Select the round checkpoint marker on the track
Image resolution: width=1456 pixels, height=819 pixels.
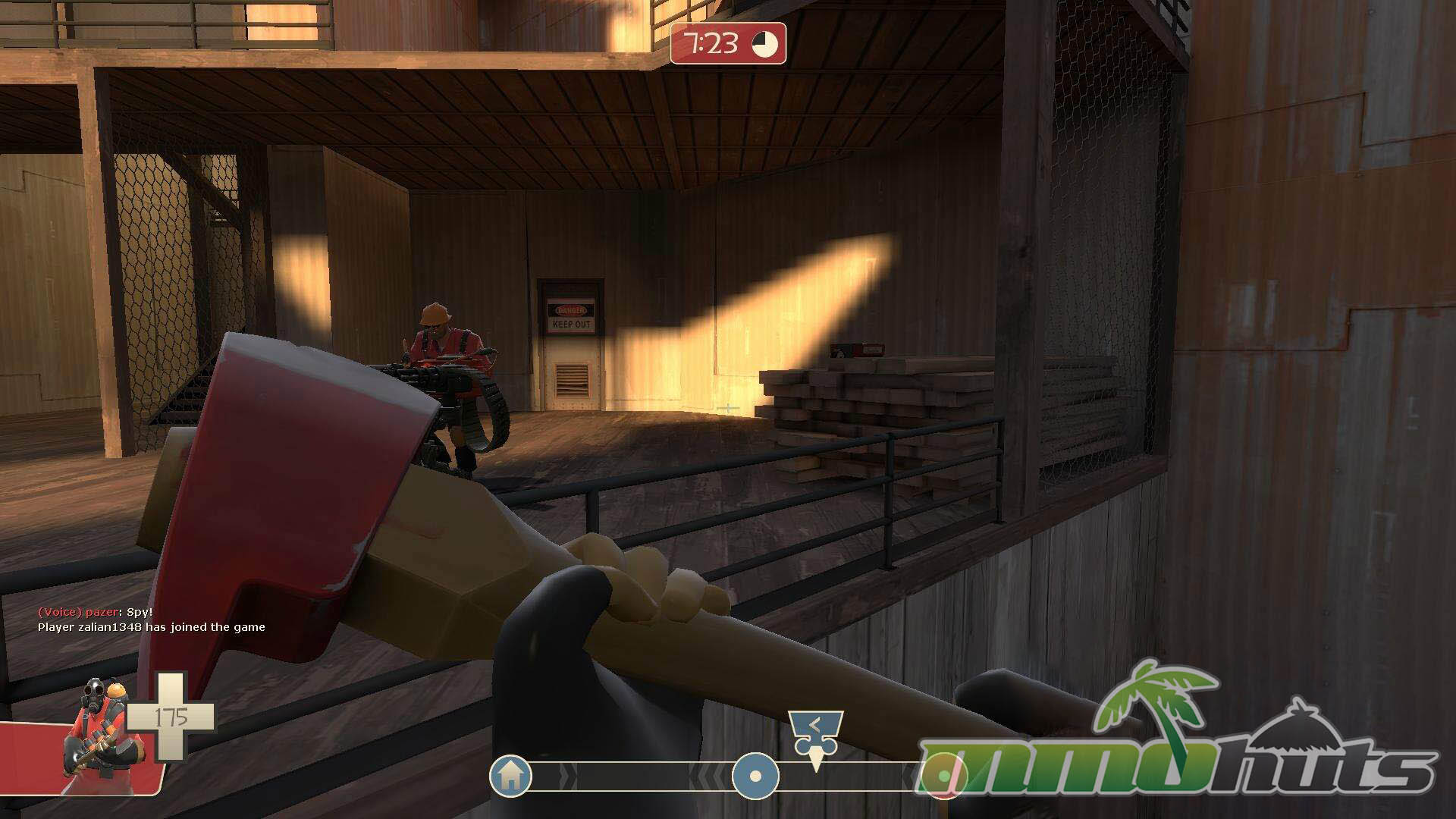[755, 776]
